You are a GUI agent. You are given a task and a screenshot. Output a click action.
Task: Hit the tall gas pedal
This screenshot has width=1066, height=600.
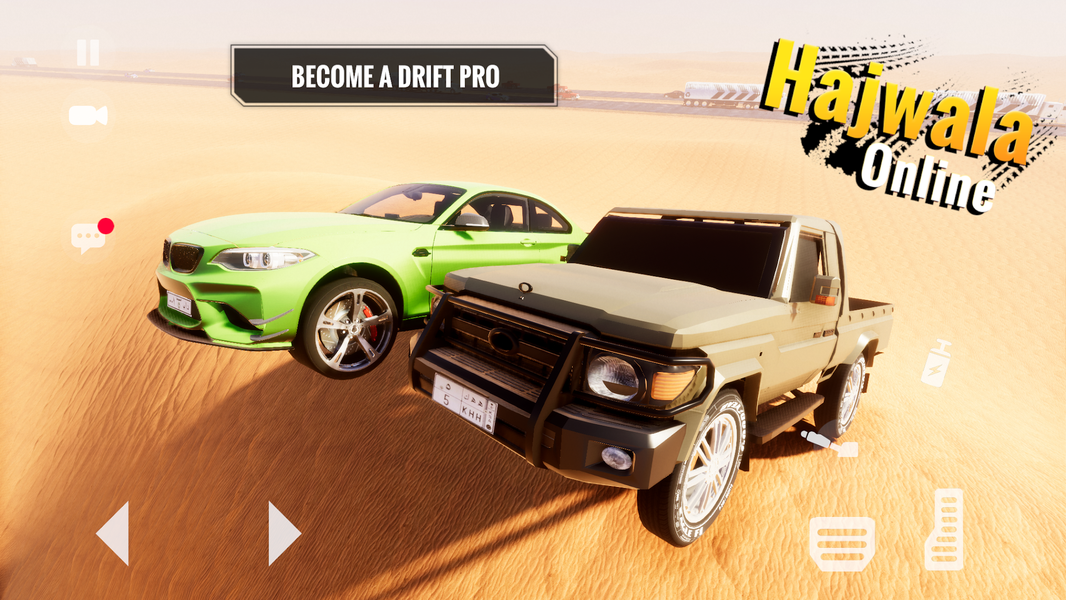(944, 530)
